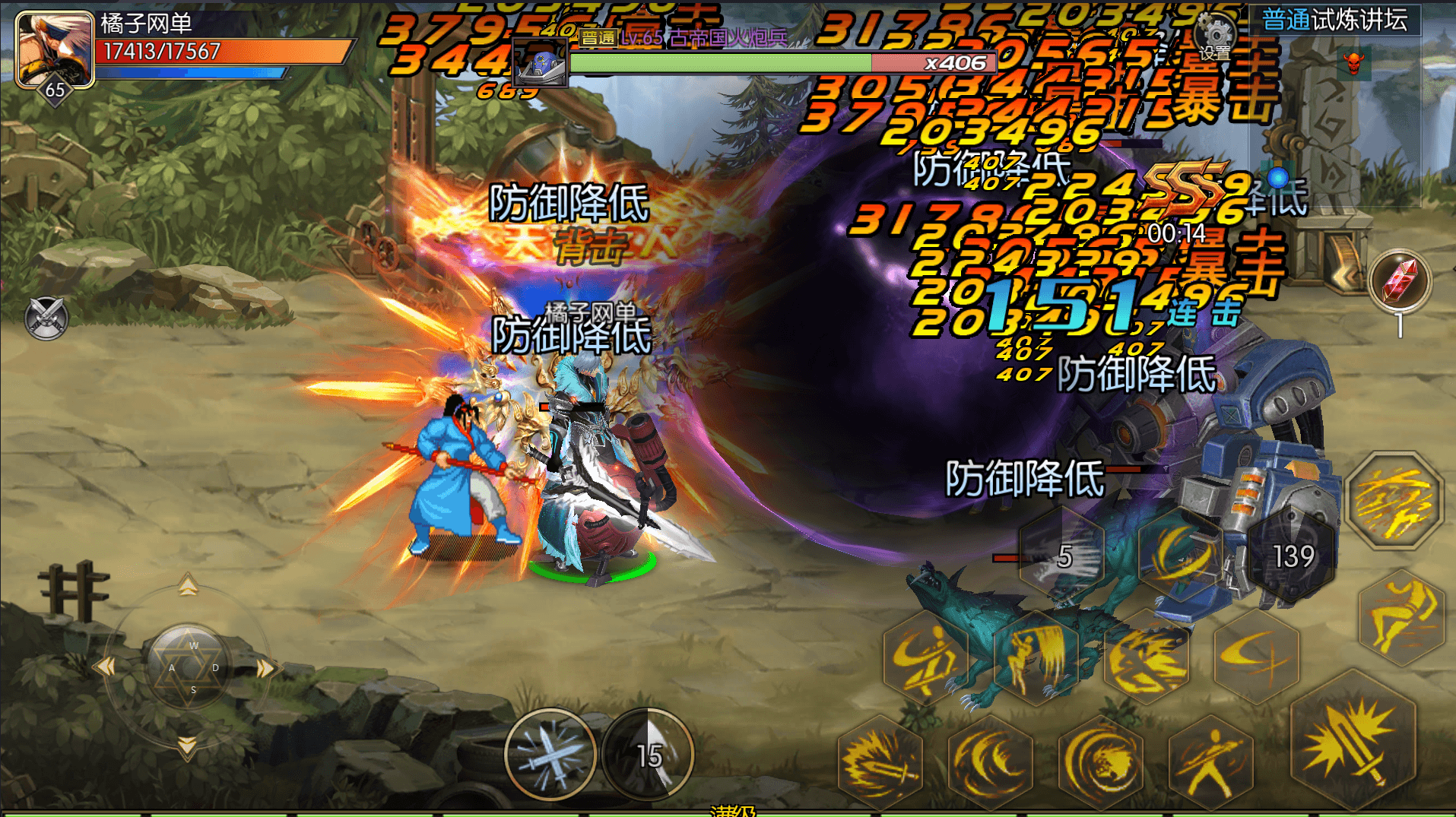The height and width of the screenshot is (817, 1456).
Task: Cast the flaming sword thrust skill
Action: pyautogui.click(x=880, y=762)
